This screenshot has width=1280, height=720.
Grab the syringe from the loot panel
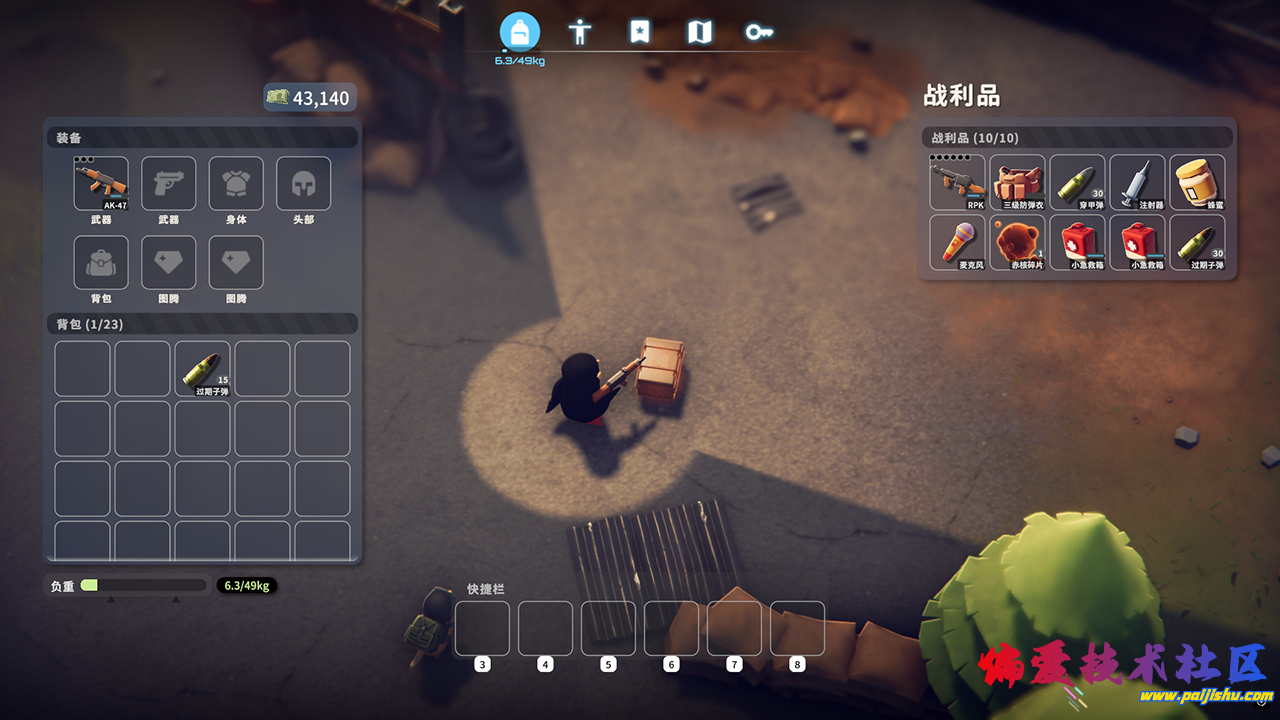pyautogui.click(x=1137, y=182)
